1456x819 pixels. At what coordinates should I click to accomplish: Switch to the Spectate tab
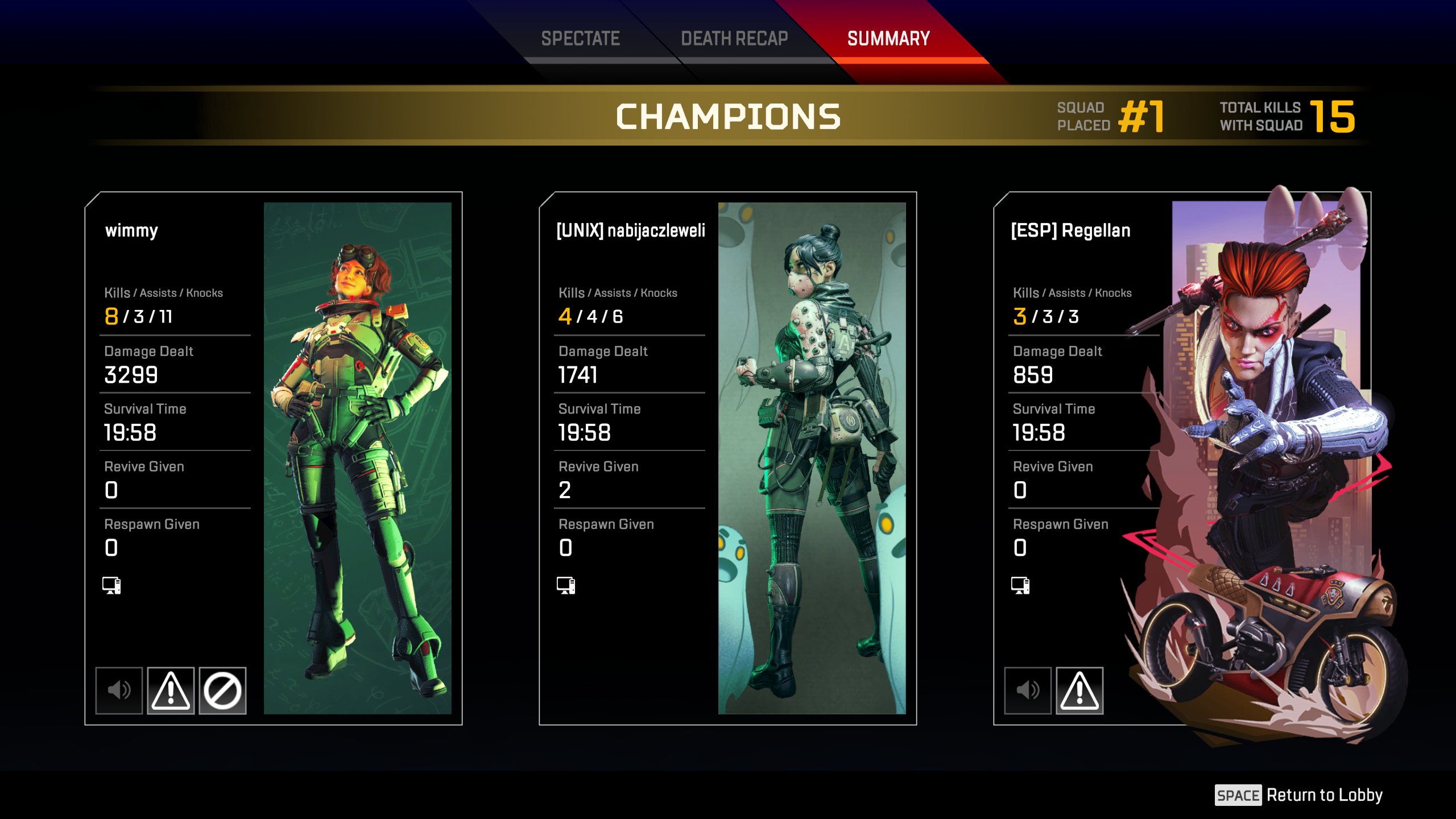pos(580,39)
